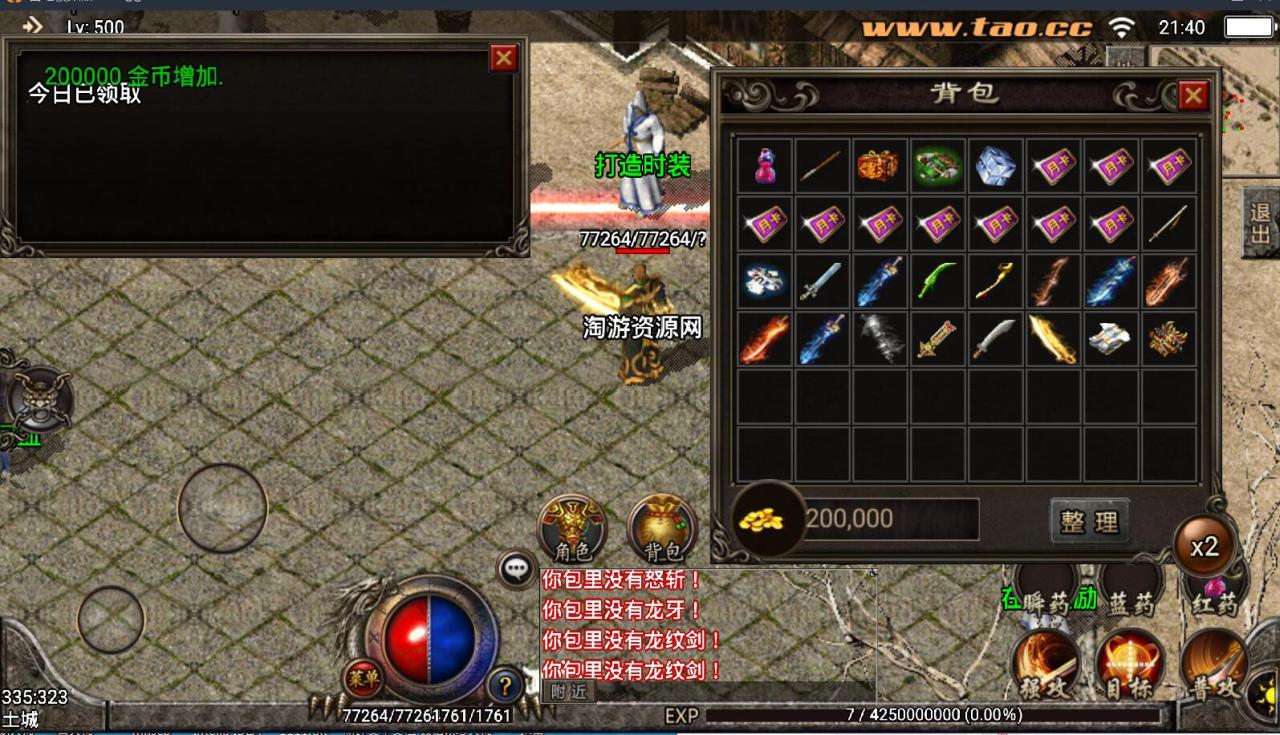Close the gold reward message panel
1280x735 pixels.
point(503,59)
